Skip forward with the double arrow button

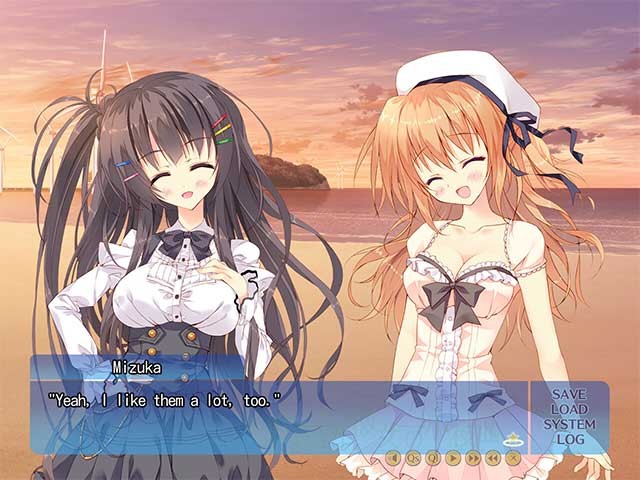click(473, 458)
